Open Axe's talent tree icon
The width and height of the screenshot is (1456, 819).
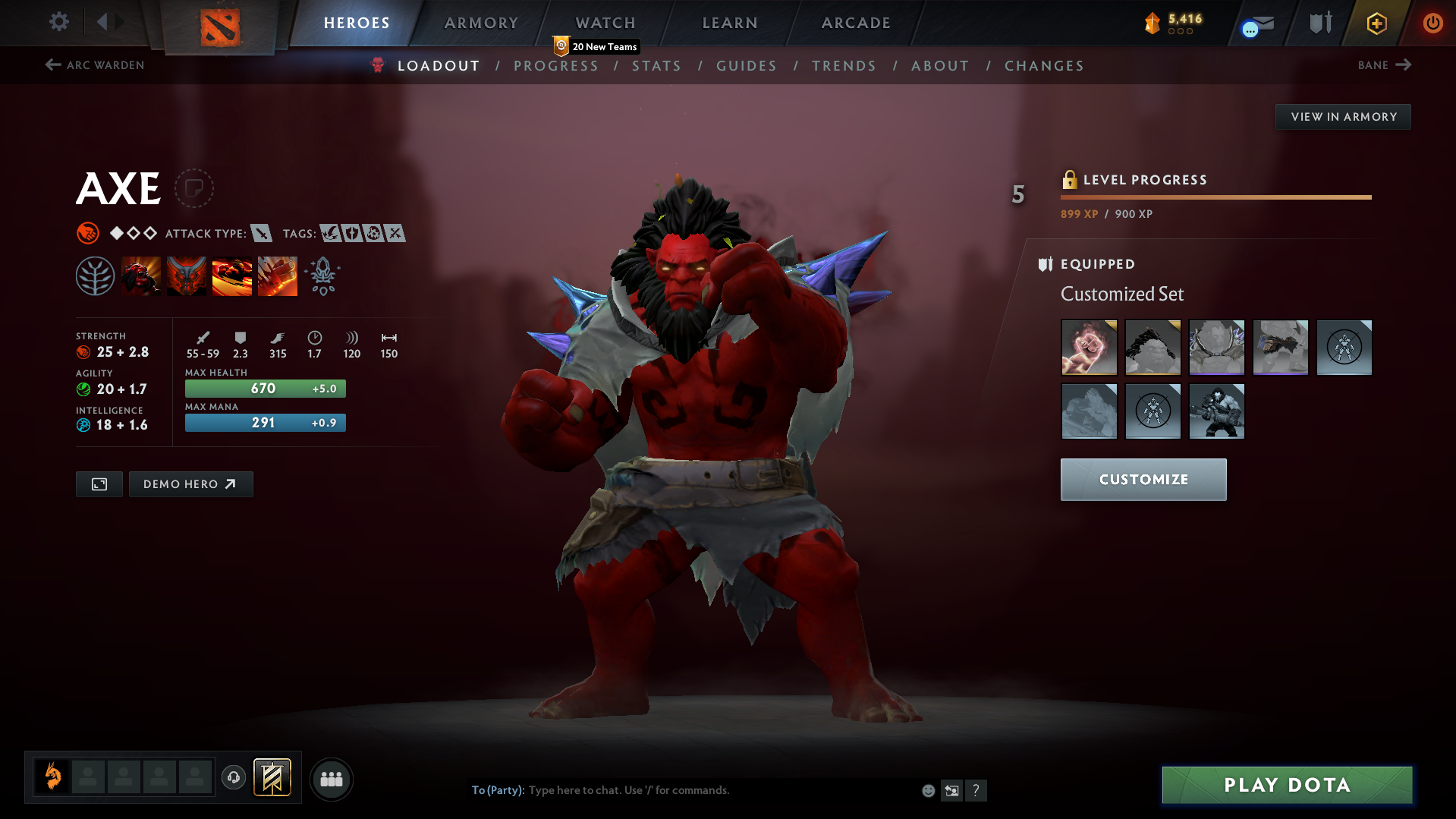point(95,276)
